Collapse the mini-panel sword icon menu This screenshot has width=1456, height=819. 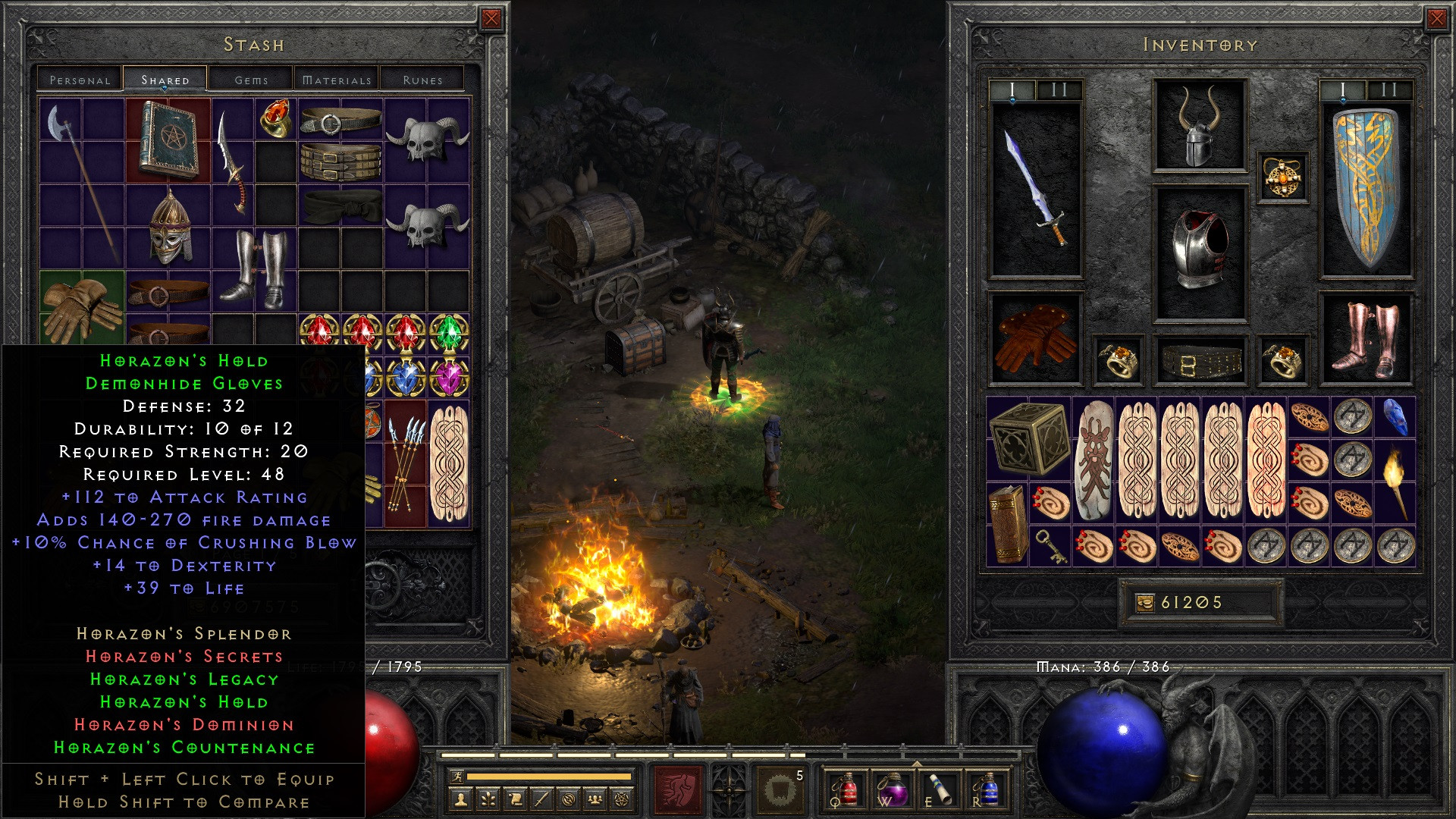coord(543,797)
